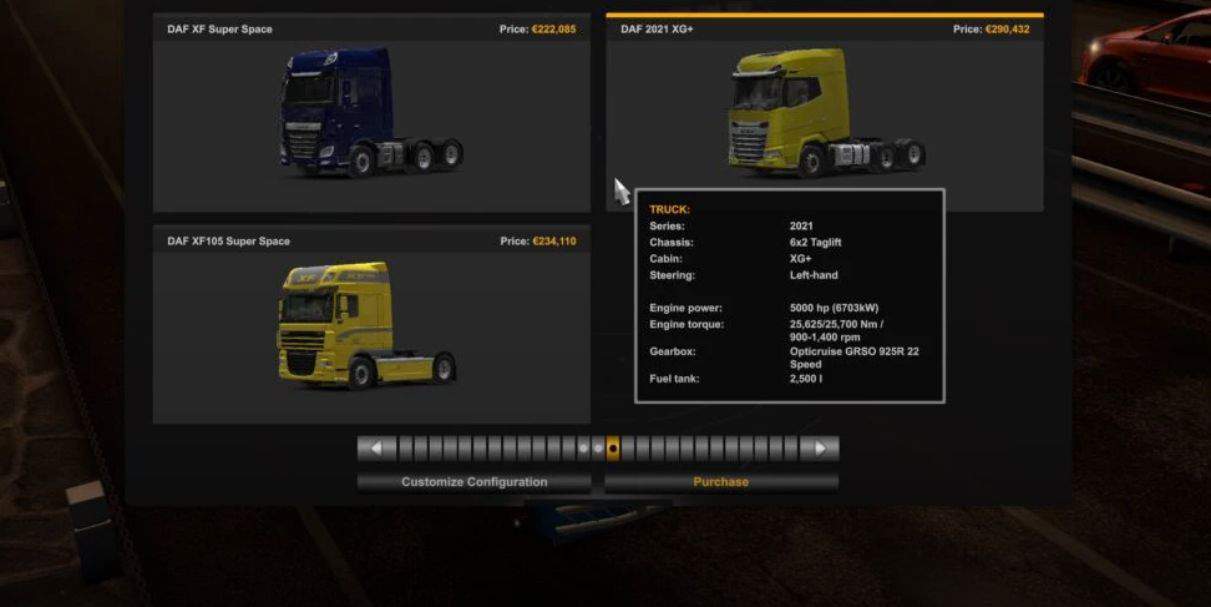Viewport: 1211px width, 607px height.
Task: Purchase the selected truck
Action: tap(721, 482)
